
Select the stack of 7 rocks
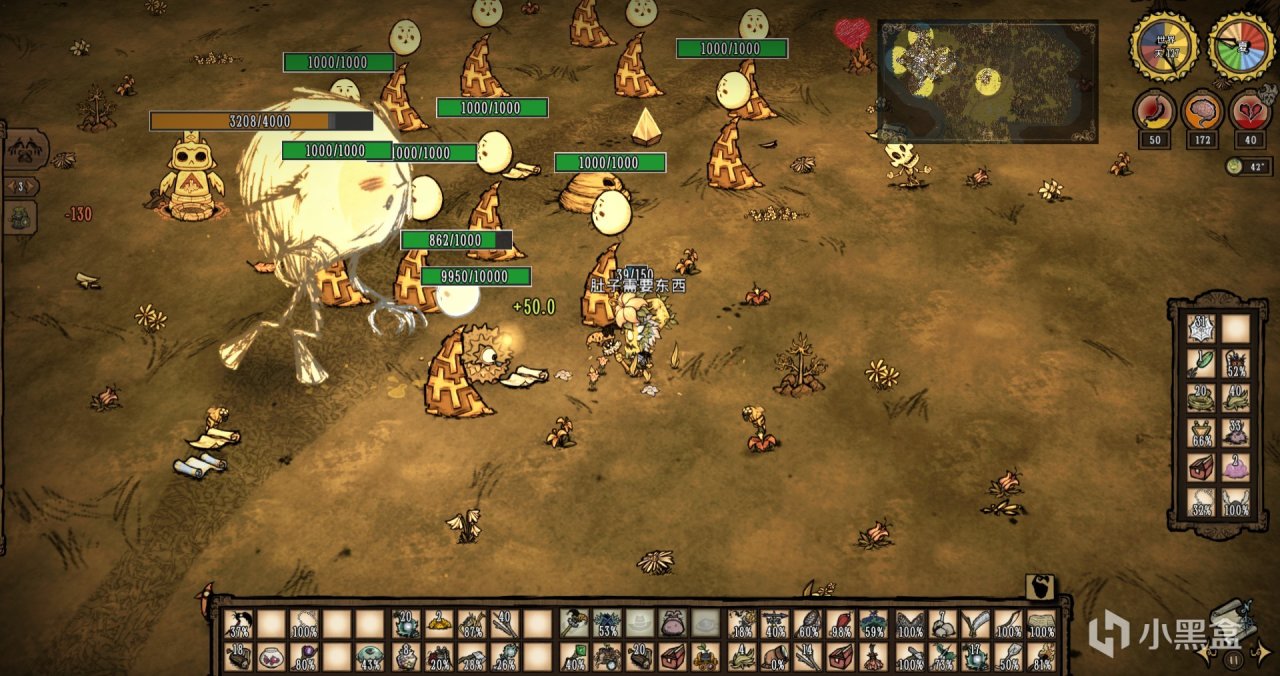point(942,625)
